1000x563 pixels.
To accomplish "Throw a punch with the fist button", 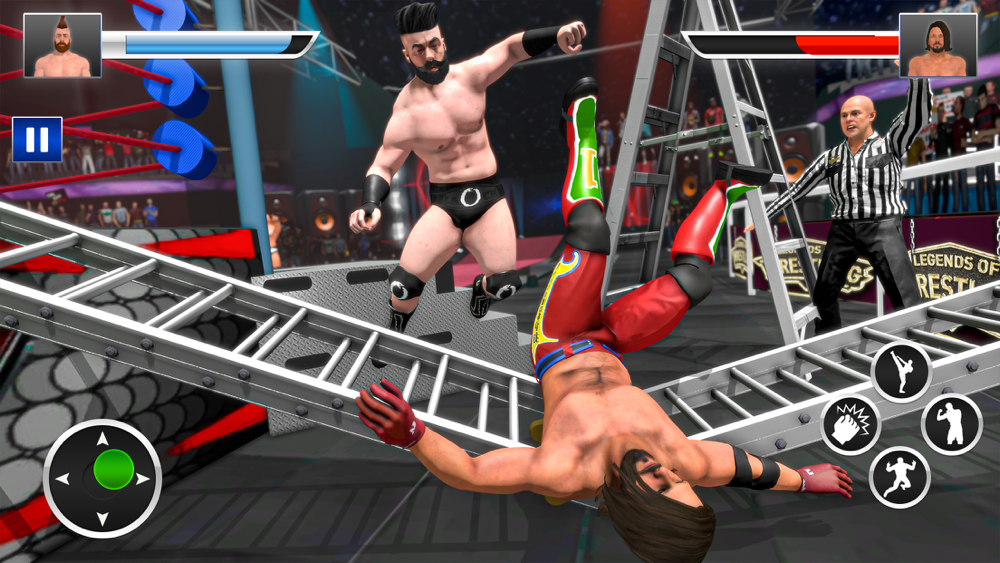I will tap(851, 426).
